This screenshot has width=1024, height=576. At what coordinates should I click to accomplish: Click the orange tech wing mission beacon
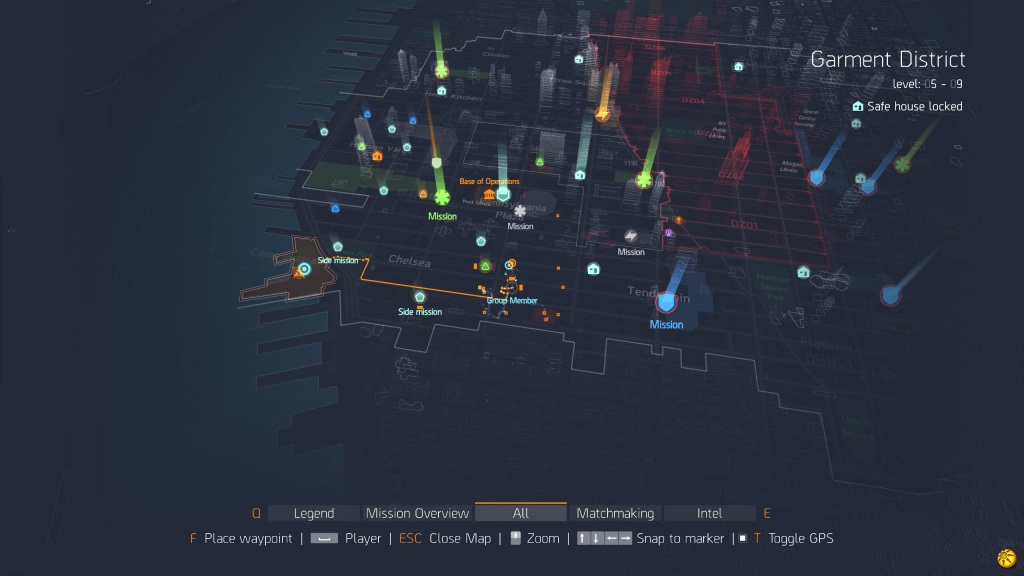pyautogui.click(x=602, y=115)
